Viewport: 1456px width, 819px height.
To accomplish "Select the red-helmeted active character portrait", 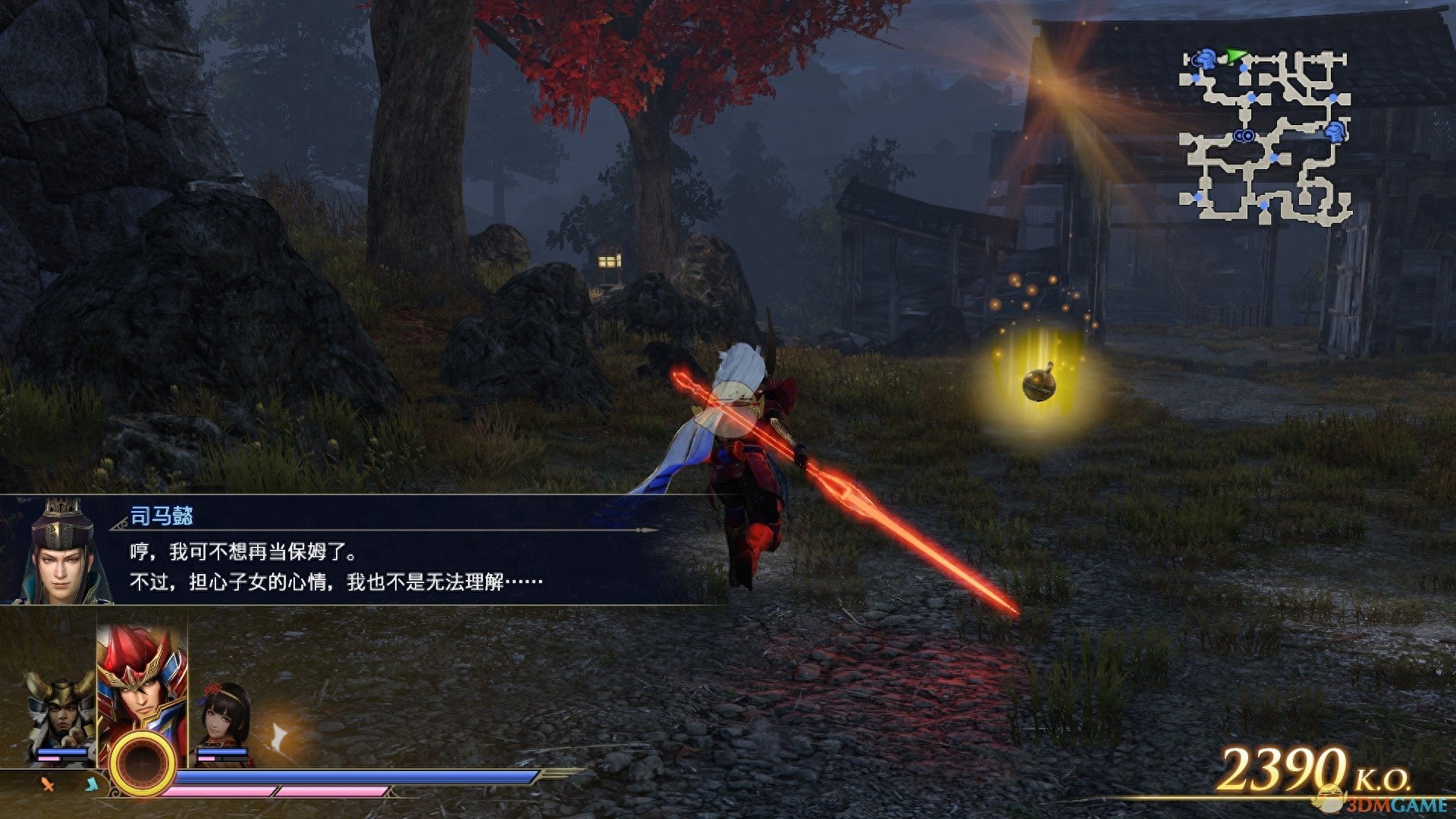I will click(142, 682).
